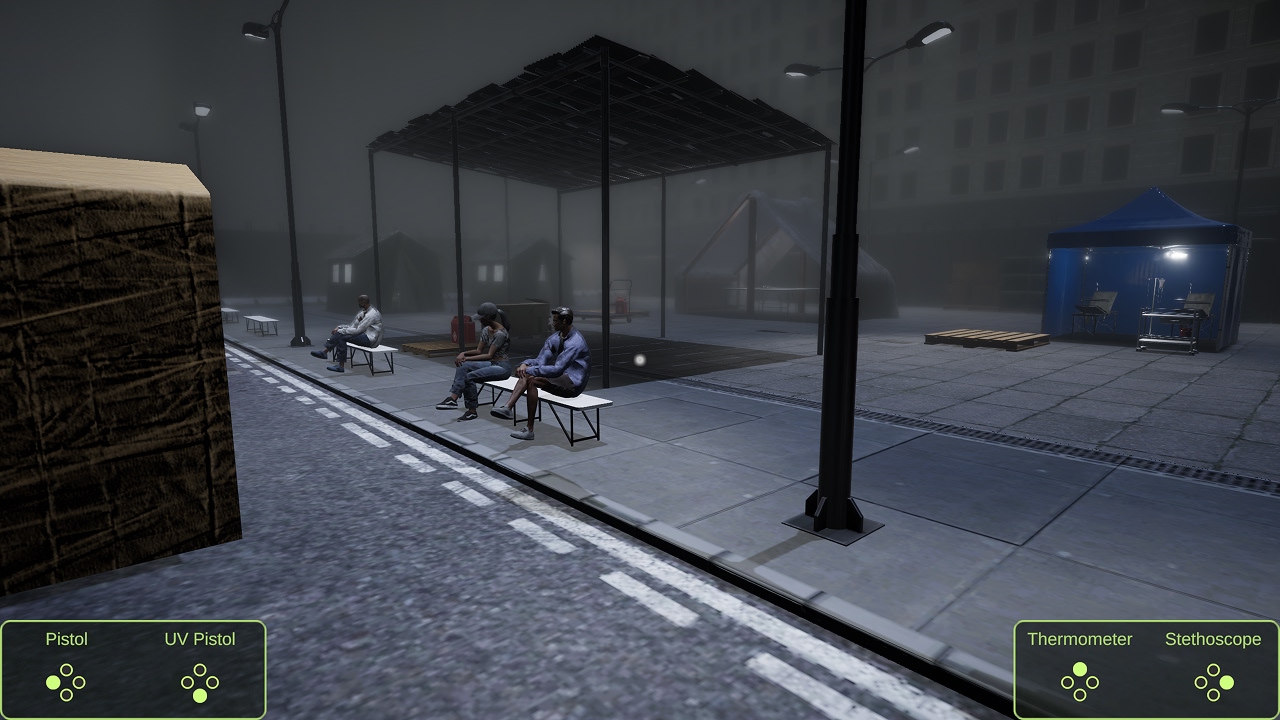Select the UV Pistol weapon icon
Screen dimensions: 1280x720
(x=200, y=682)
